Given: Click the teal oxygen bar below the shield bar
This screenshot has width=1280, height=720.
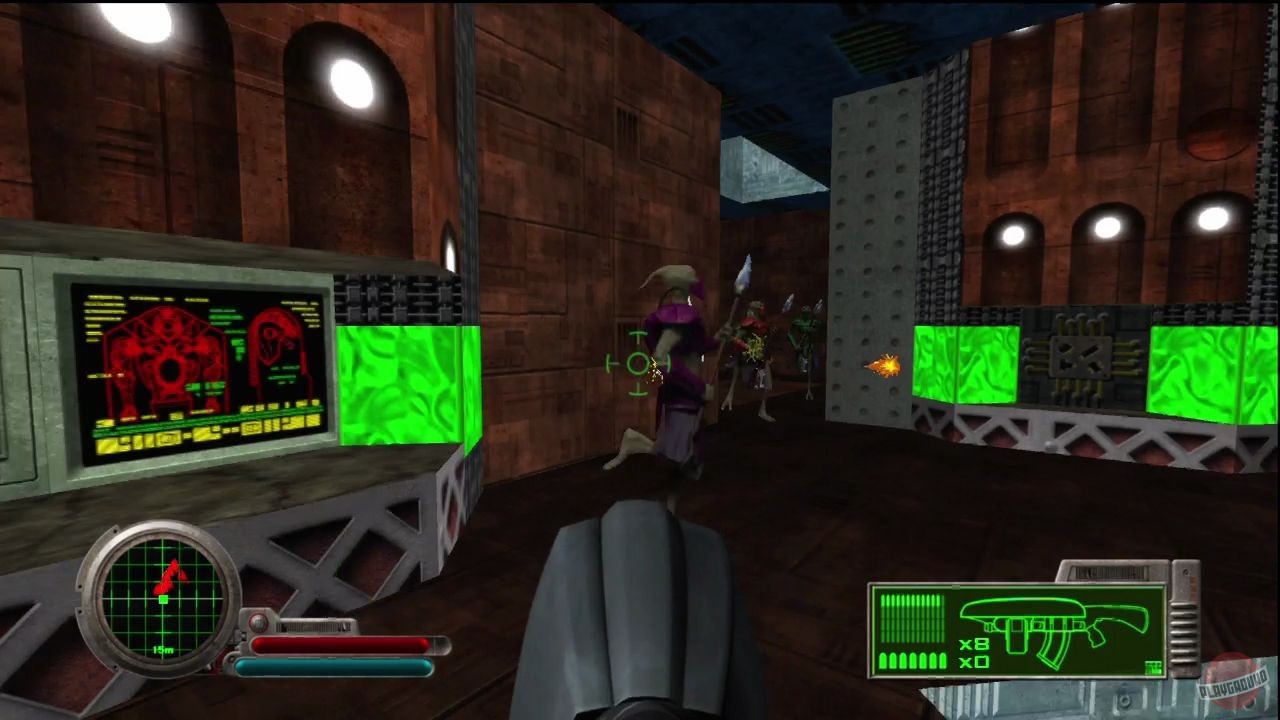Looking at the screenshot, I should tap(335, 665).
